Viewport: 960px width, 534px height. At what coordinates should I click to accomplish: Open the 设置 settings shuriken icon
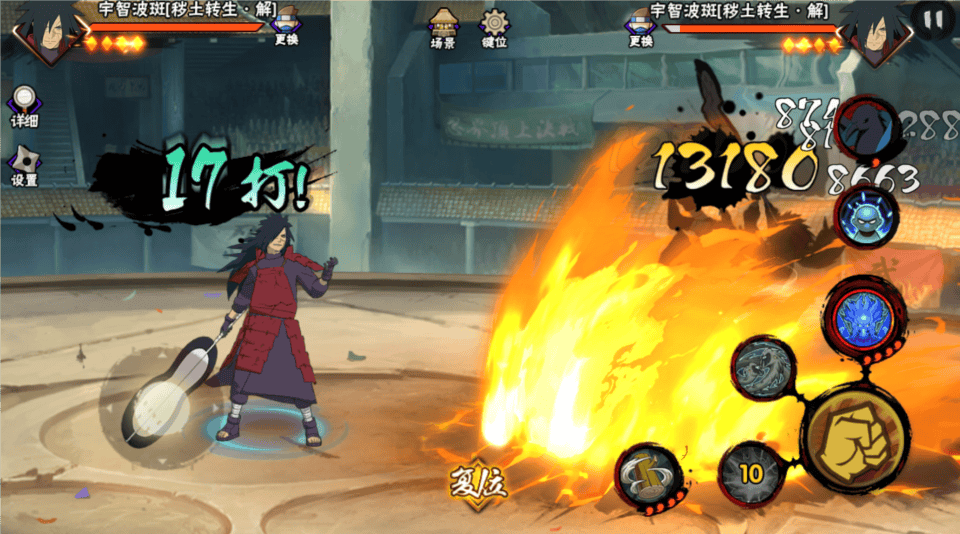(x=24, y=166)
